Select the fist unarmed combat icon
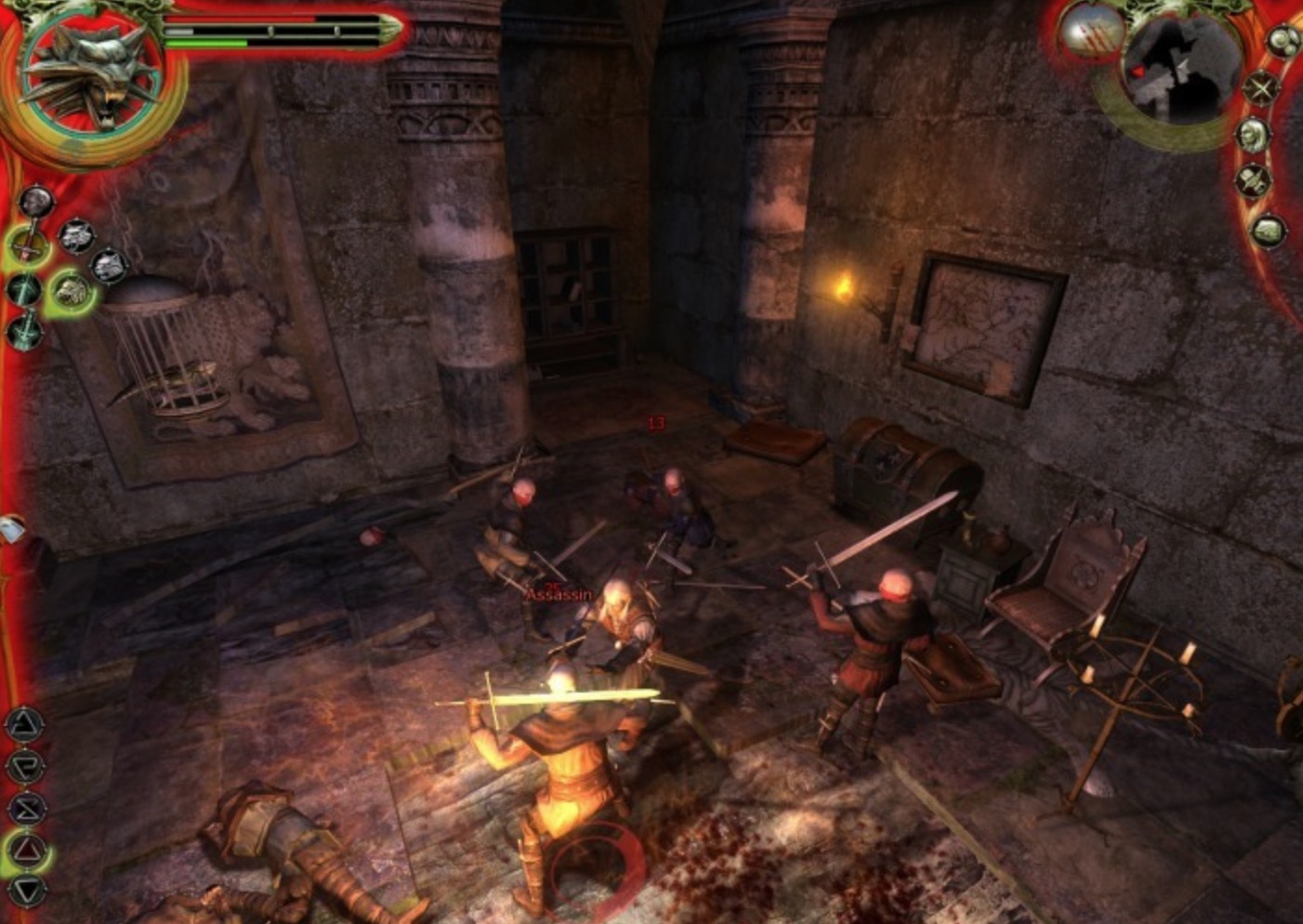1303x924 pixels. (x=35, y=200)
